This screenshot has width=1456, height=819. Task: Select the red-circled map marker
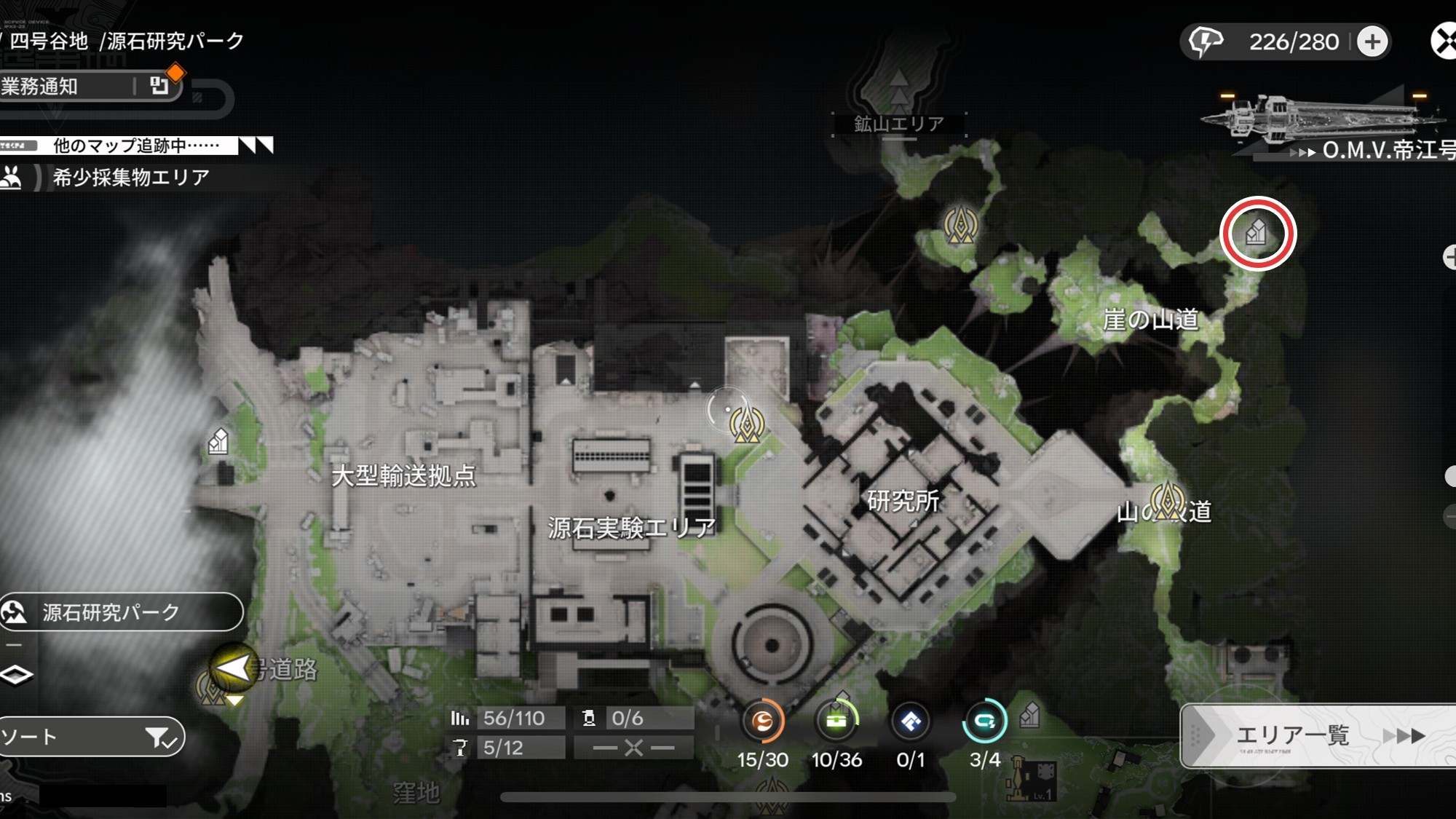pyautogui.click(x=1257, y=233)
